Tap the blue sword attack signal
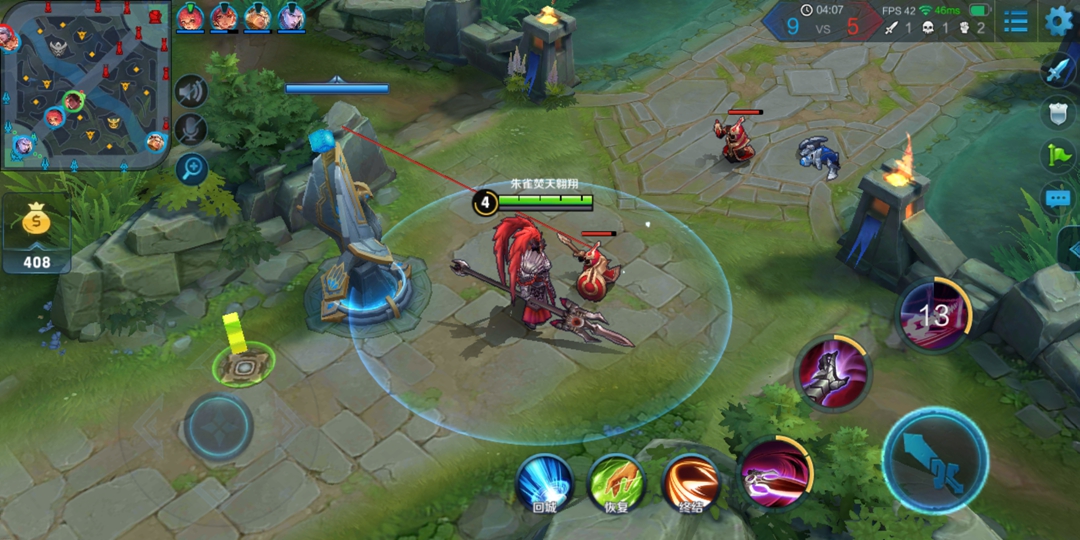The image size is (1080, 540). click(1058, 70)
